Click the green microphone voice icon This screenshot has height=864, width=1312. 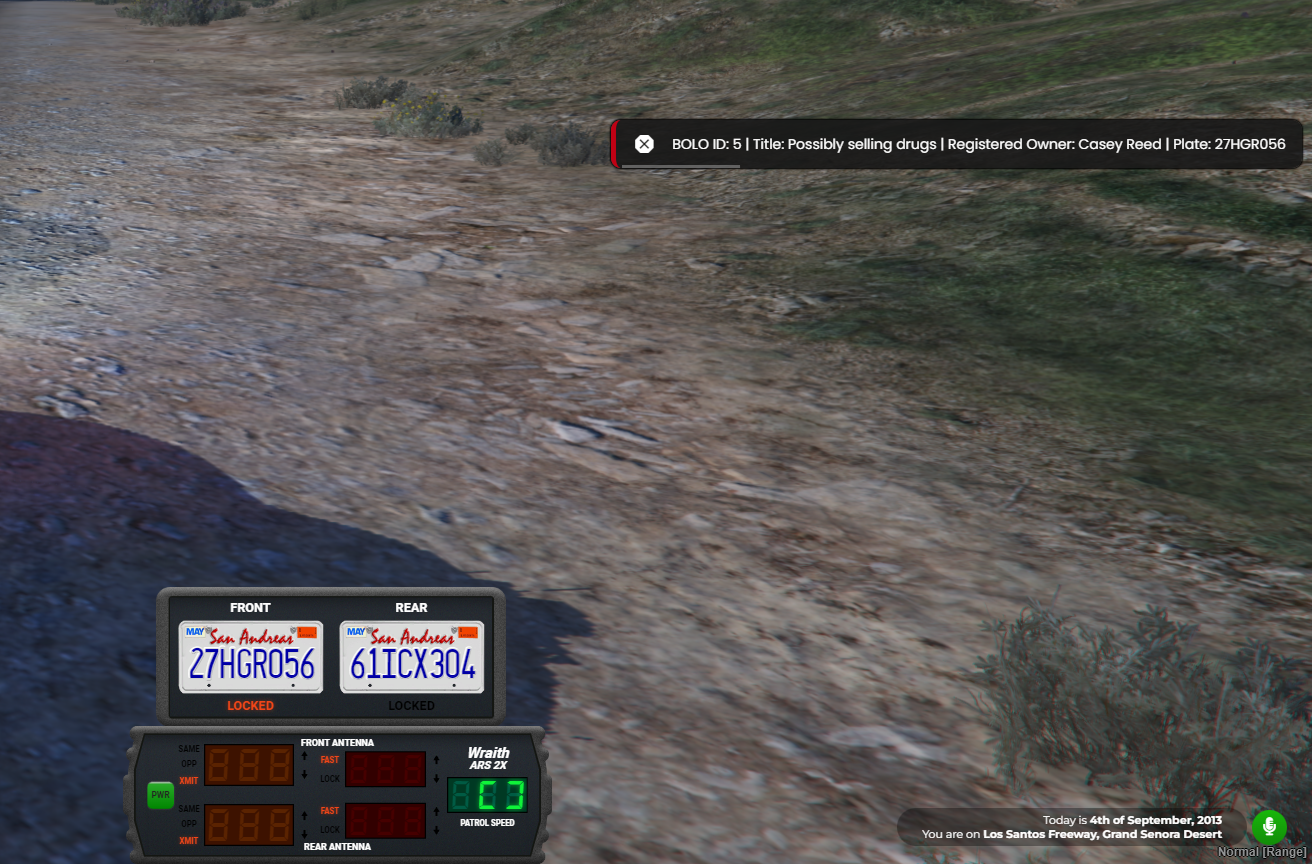click(1269, 827)
